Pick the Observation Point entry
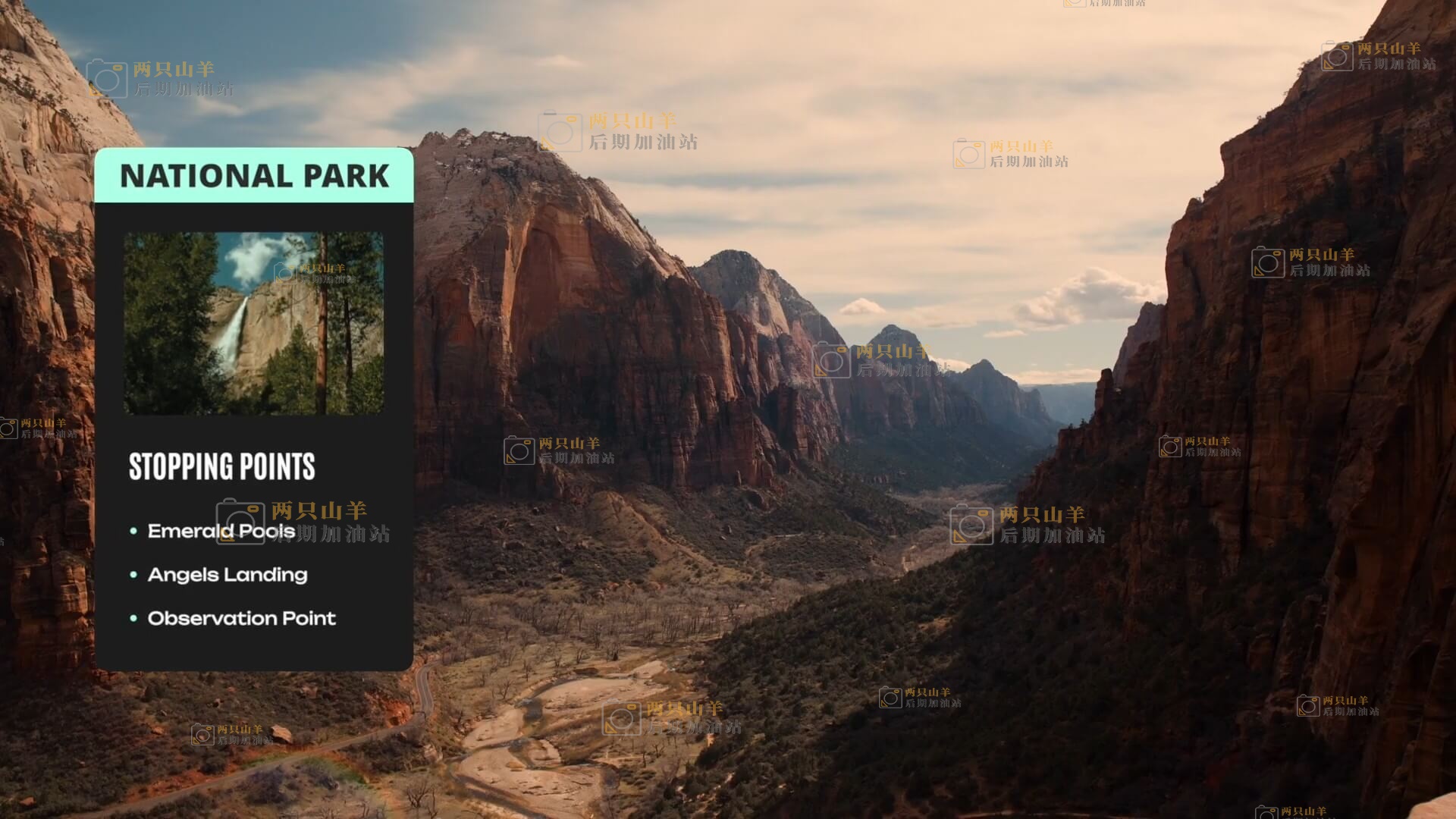 pos(241,618)
